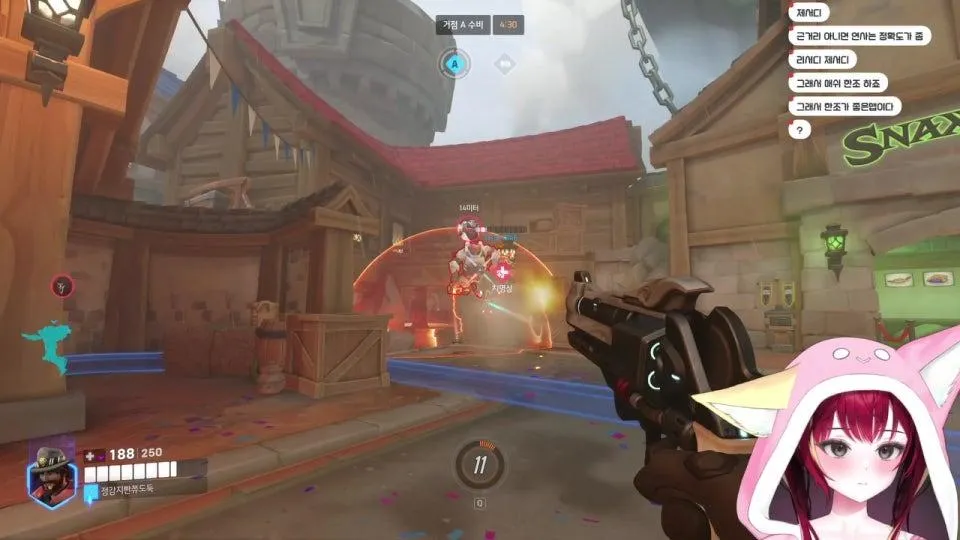Click the blue player tag icon under health

(91, 490)
